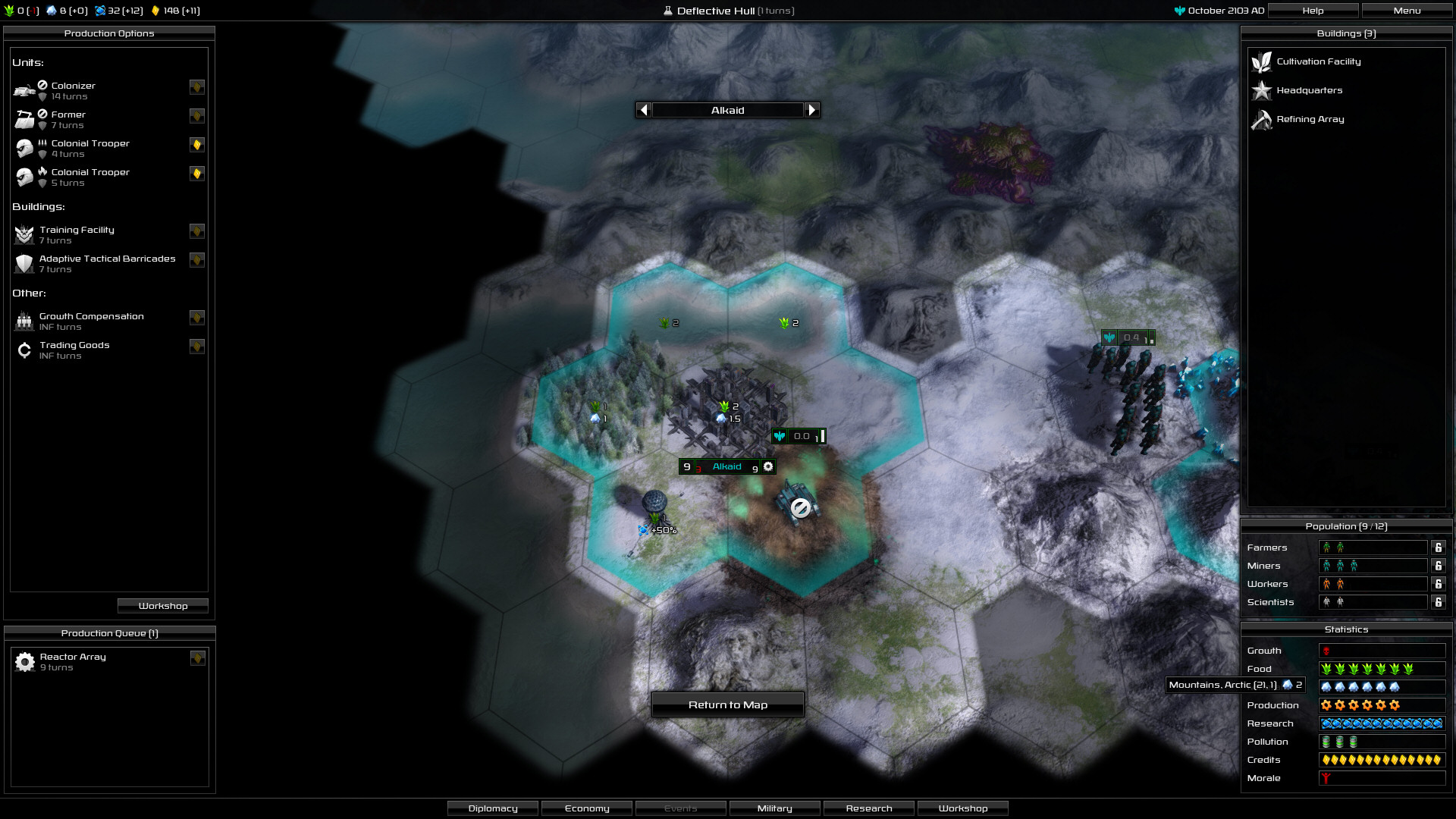Screen dimensions: 1456x819
Task: Open the Diplomacy screen
Action: tap(493, 808)
